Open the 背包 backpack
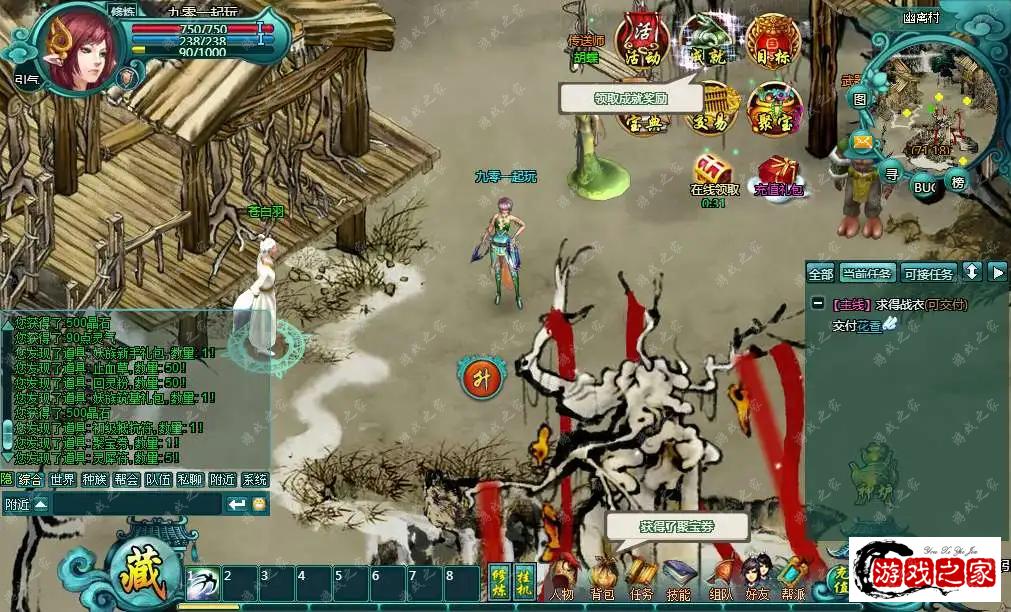This screenshot has height=612, width=1011. click(x=601, y=579)
